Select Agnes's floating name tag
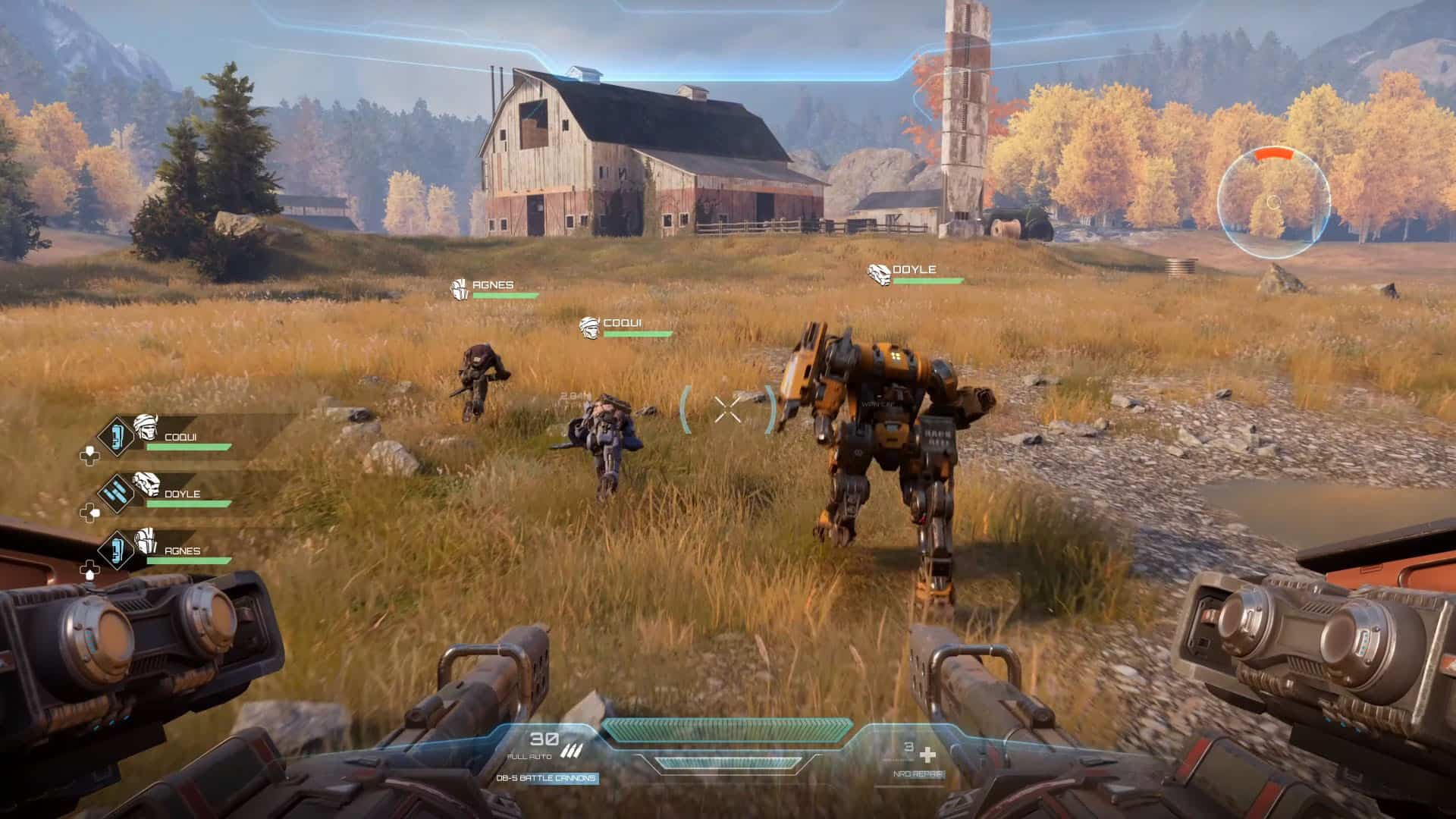Viewport: 1456px width, 819px height. (x=493, y=286)
